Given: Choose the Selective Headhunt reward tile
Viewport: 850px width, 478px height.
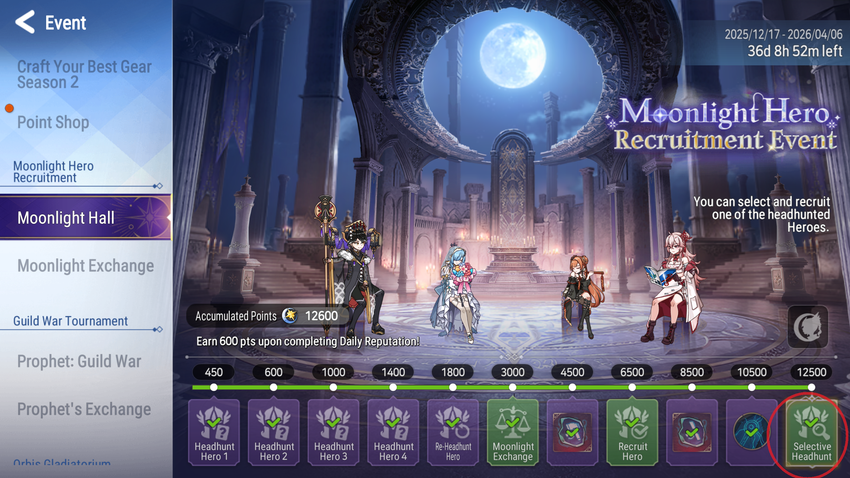Looking at the screenshot, I should coord(811,432).
